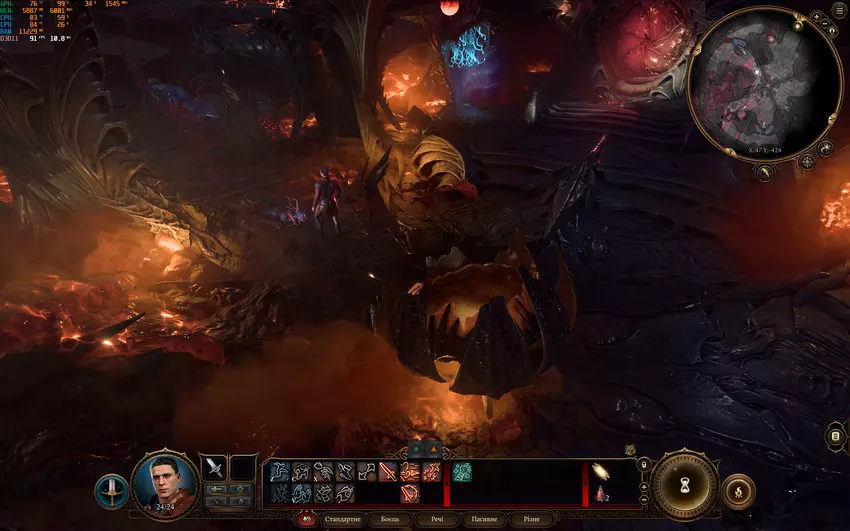Switch to the Стандартне hotbar tab

(x=343, y=520)
